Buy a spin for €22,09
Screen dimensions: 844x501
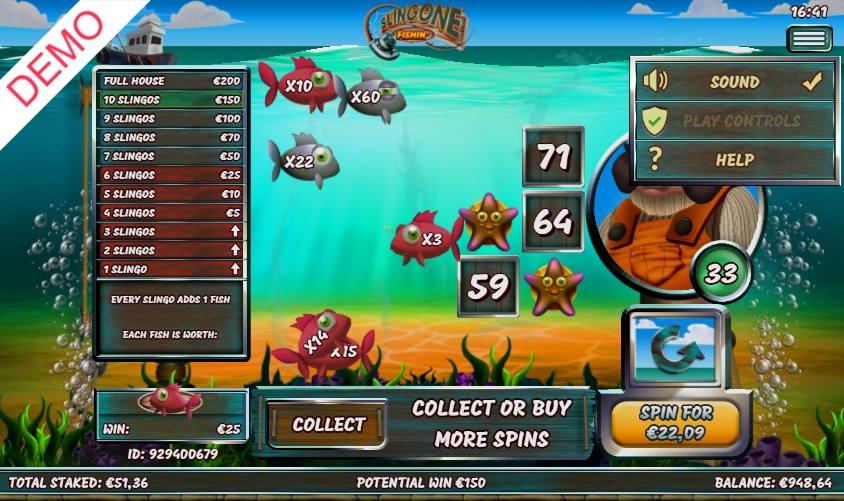click(x=675, y=424)
